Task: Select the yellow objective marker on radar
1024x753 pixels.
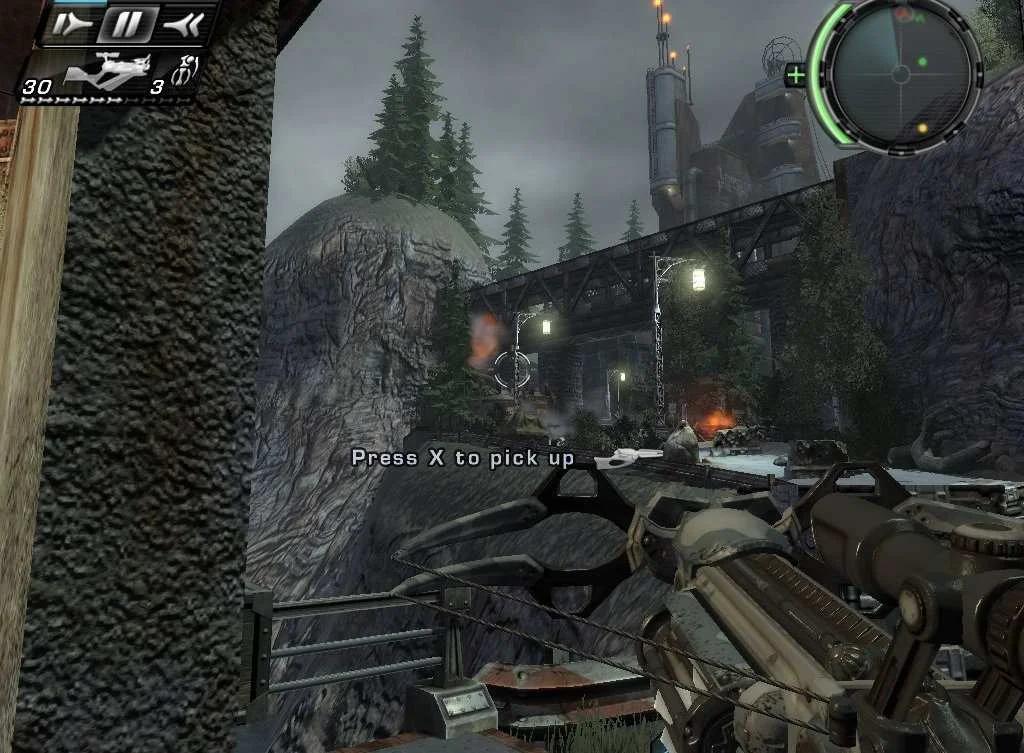Action: [923, 128]
